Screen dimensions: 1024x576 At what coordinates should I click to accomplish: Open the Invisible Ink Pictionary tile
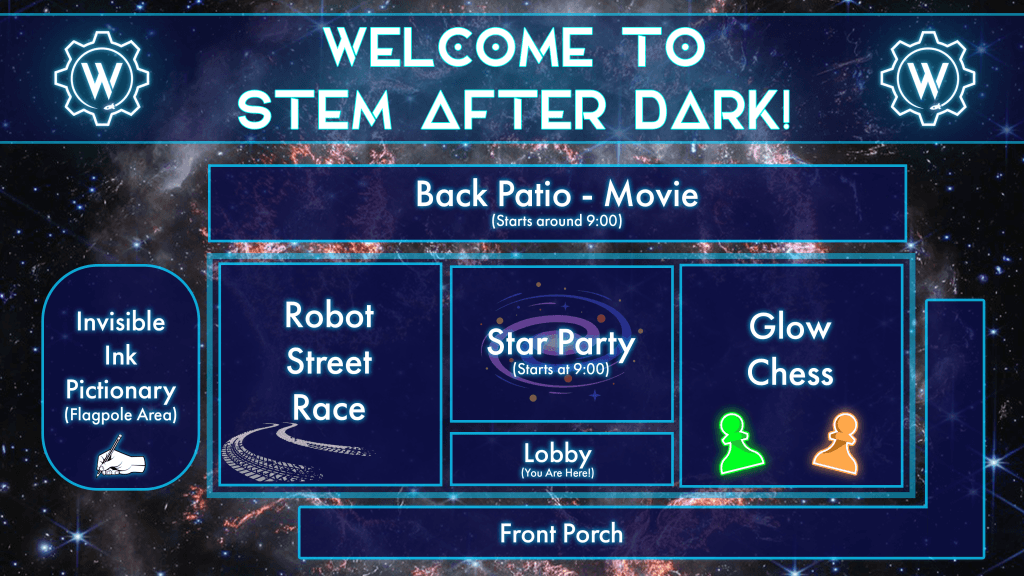tap(121, 377)
